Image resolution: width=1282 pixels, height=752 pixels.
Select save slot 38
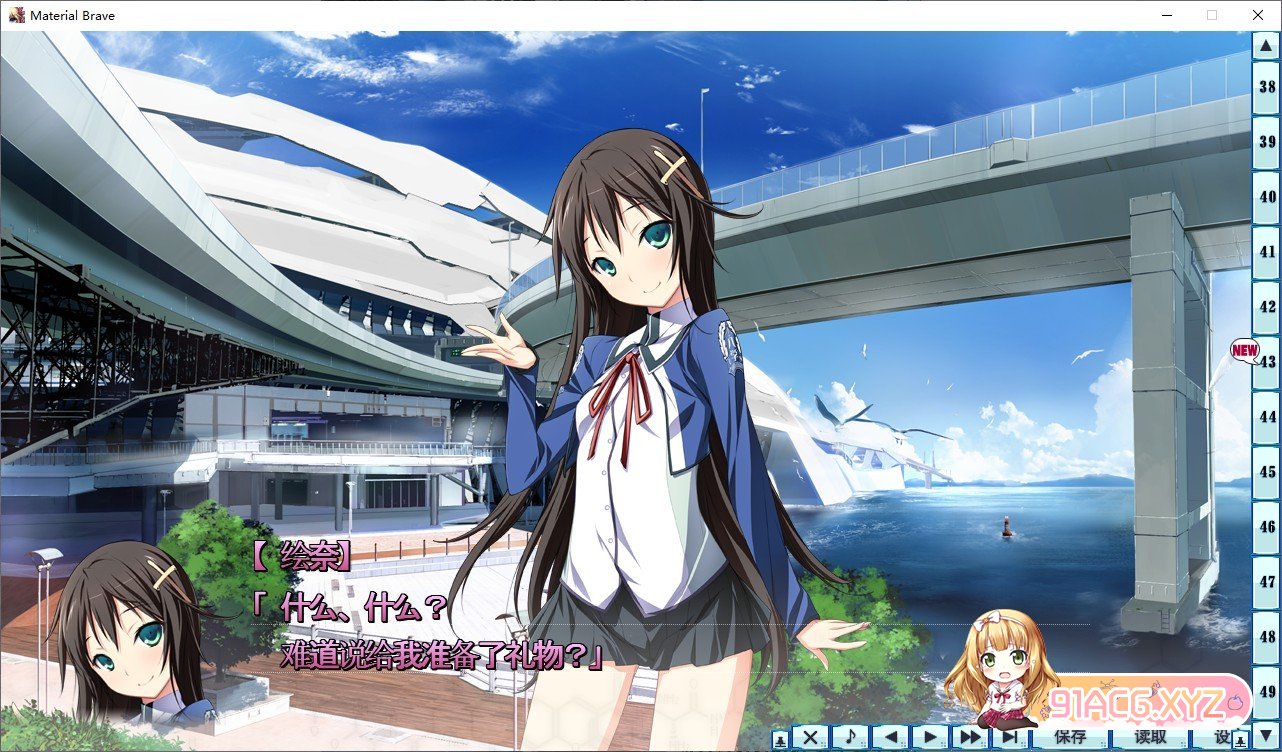point(1267,87)
